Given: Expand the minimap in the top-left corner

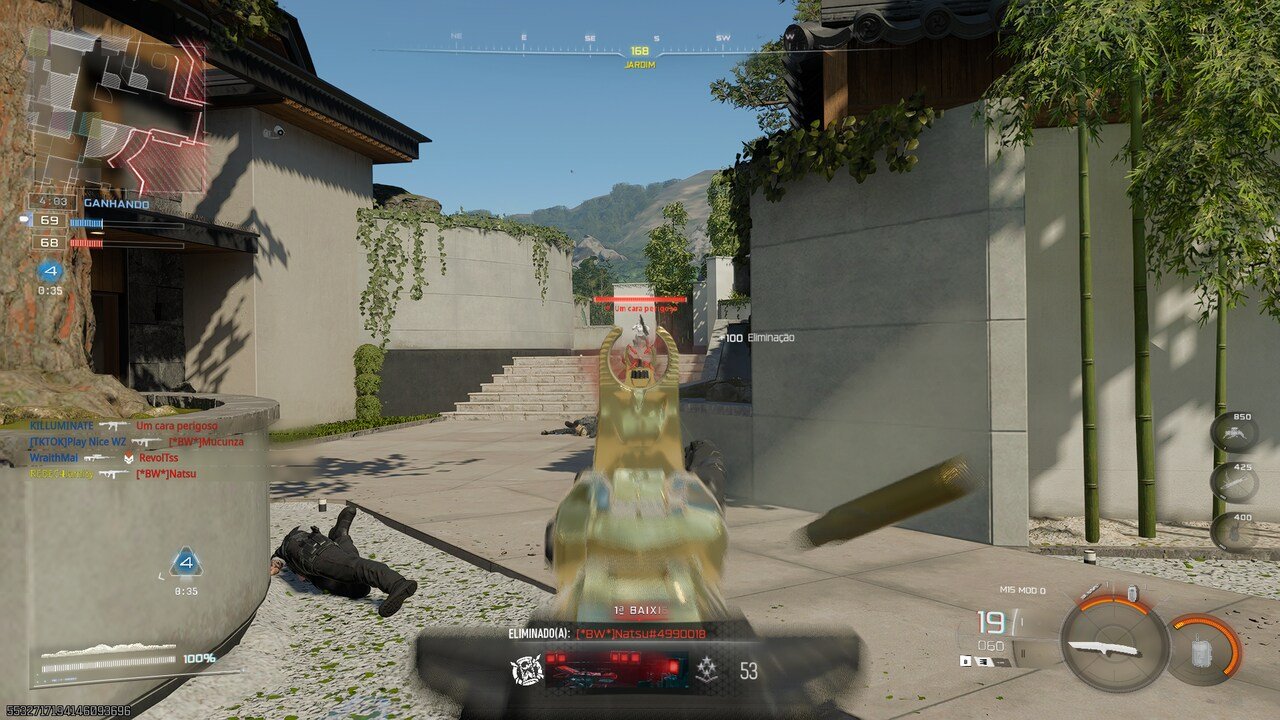Looking at the screenshot, I should 120,110.
